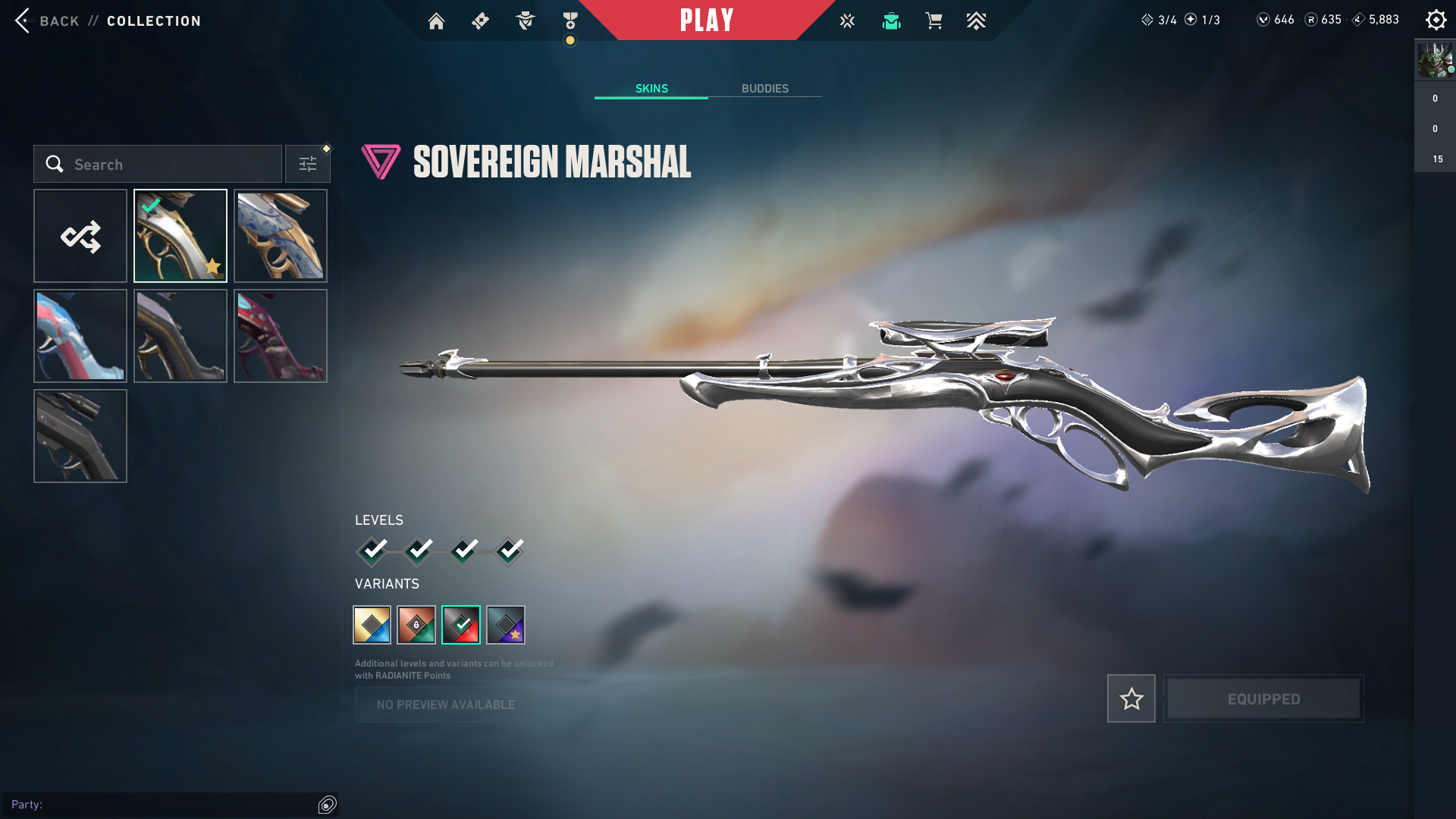Click the player avatar portrait
1456x819 pixels.
click(1435, 61)
